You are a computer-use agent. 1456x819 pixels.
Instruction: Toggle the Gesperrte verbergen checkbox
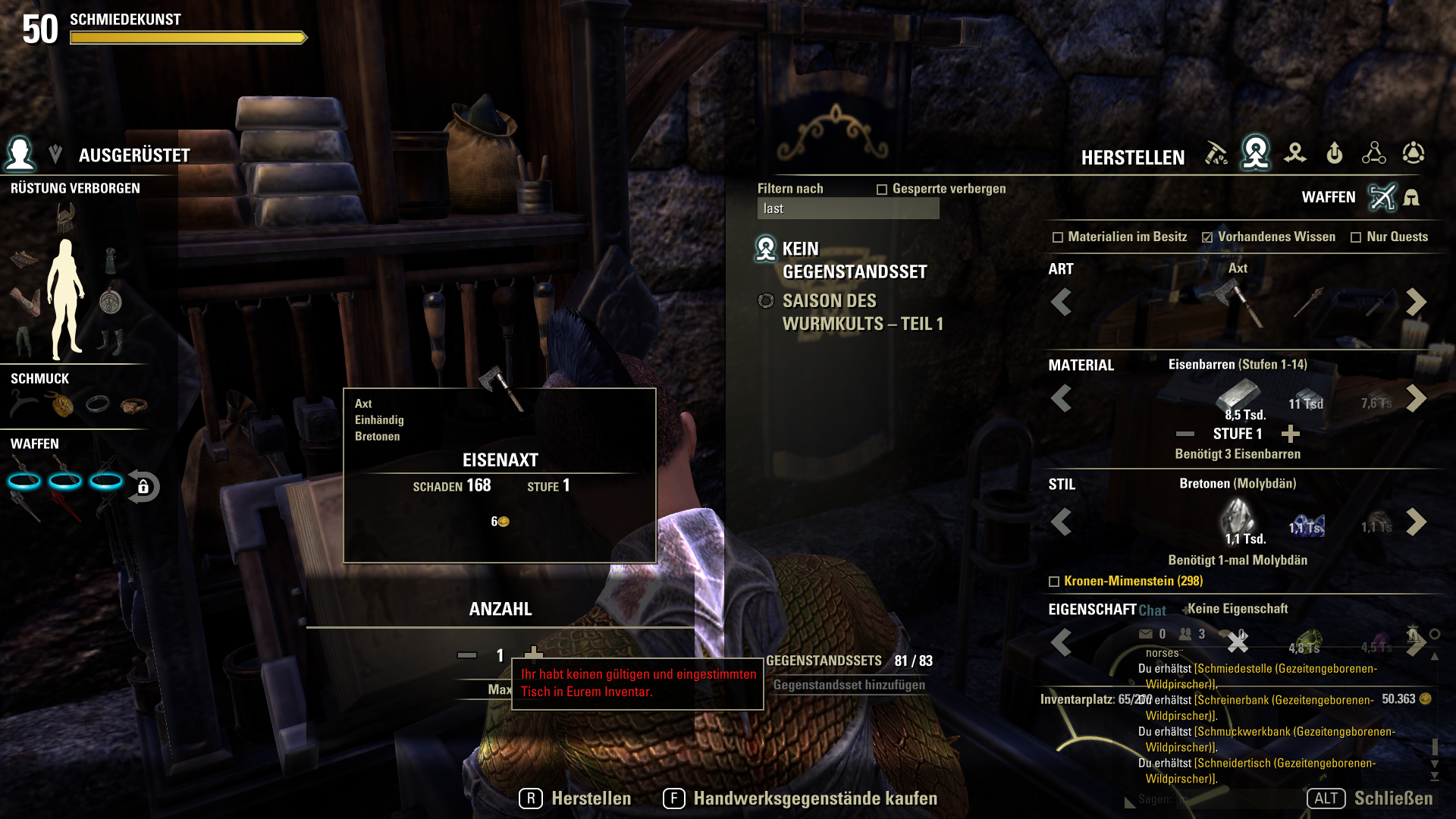[x=882, y=190]
